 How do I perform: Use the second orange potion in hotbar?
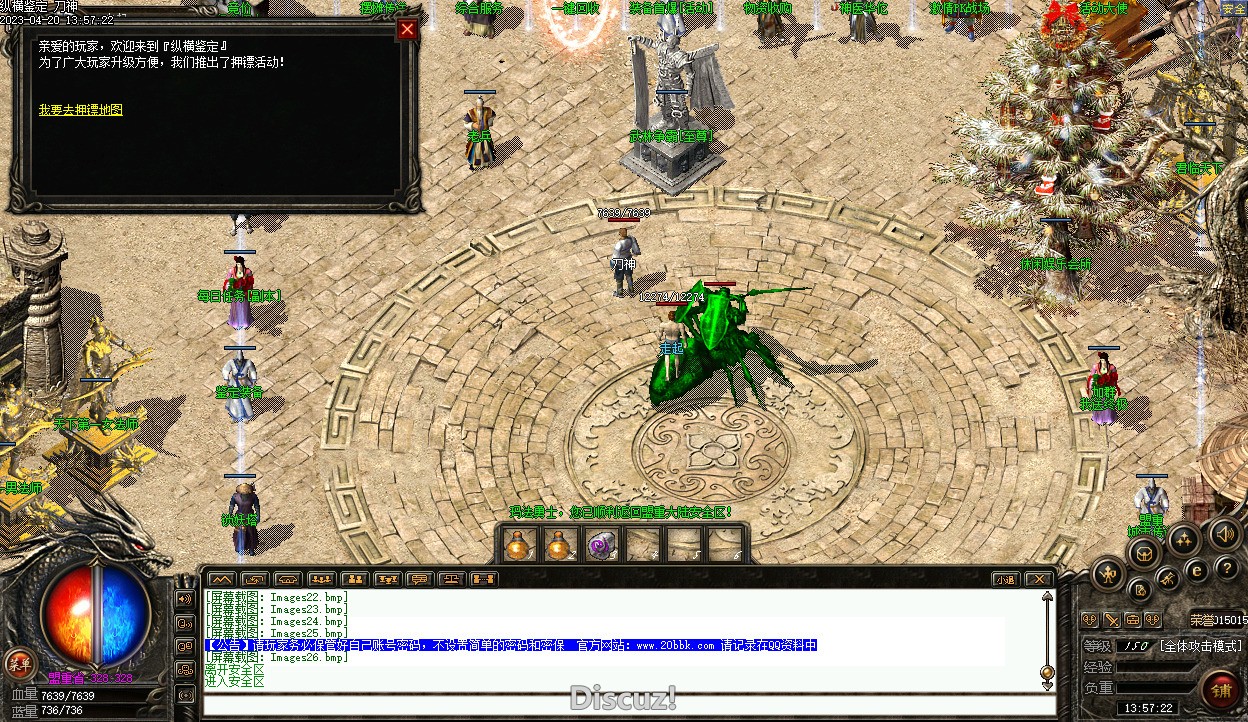point(558,546)
